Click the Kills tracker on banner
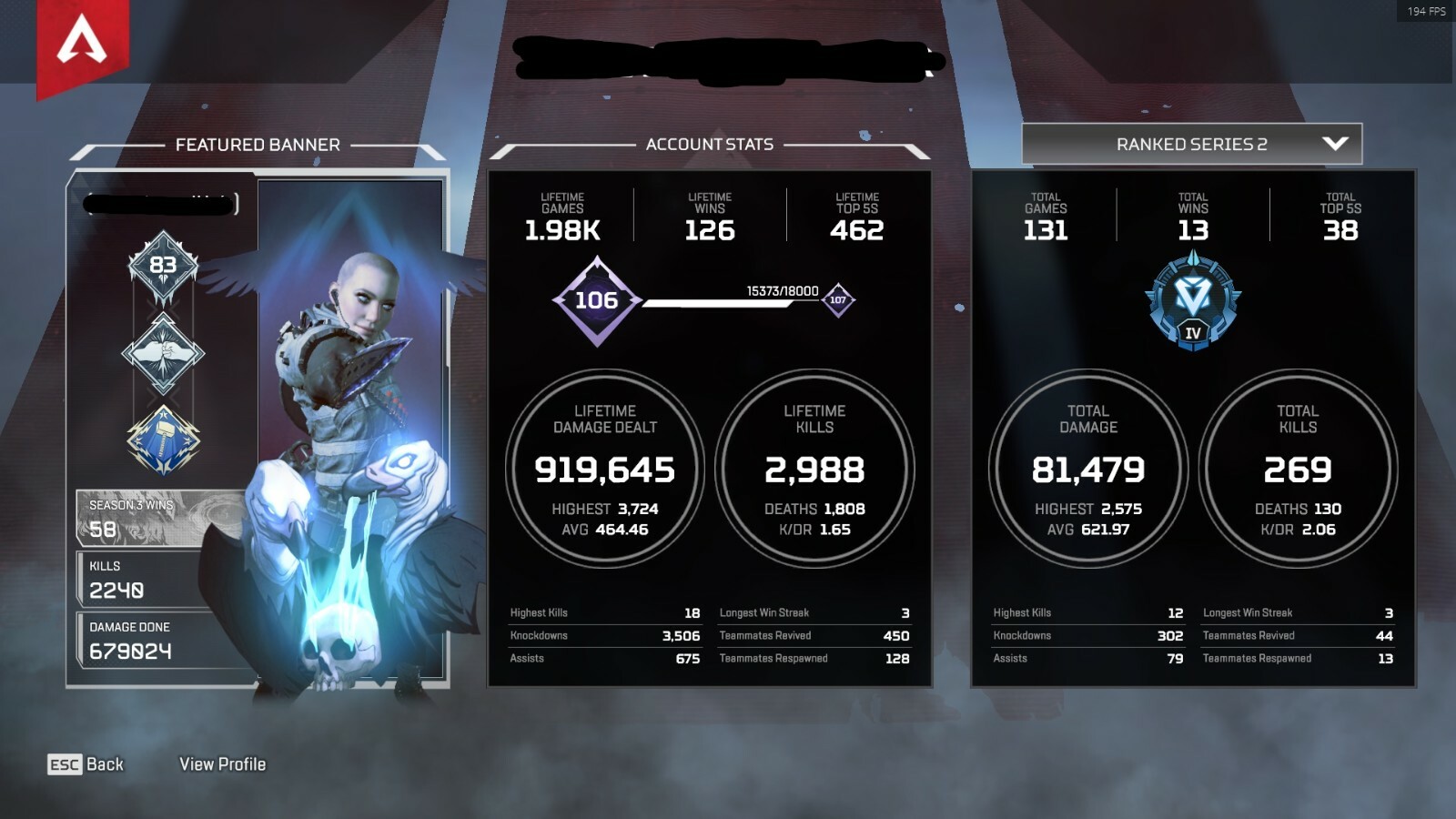 159,580
